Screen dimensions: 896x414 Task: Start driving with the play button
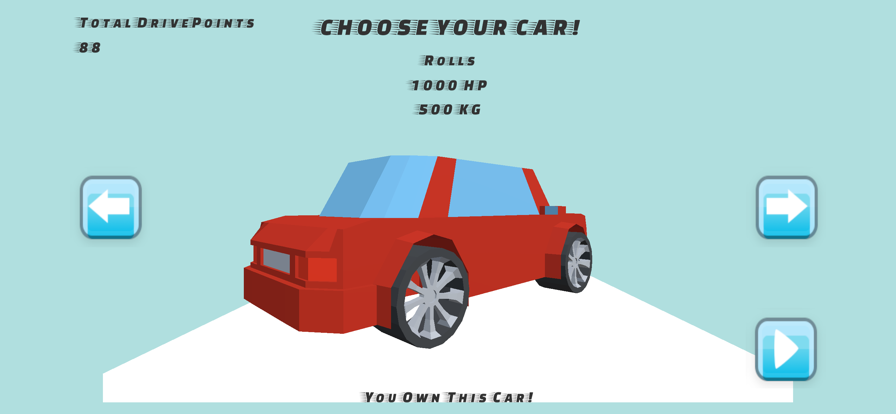[785, 349]
